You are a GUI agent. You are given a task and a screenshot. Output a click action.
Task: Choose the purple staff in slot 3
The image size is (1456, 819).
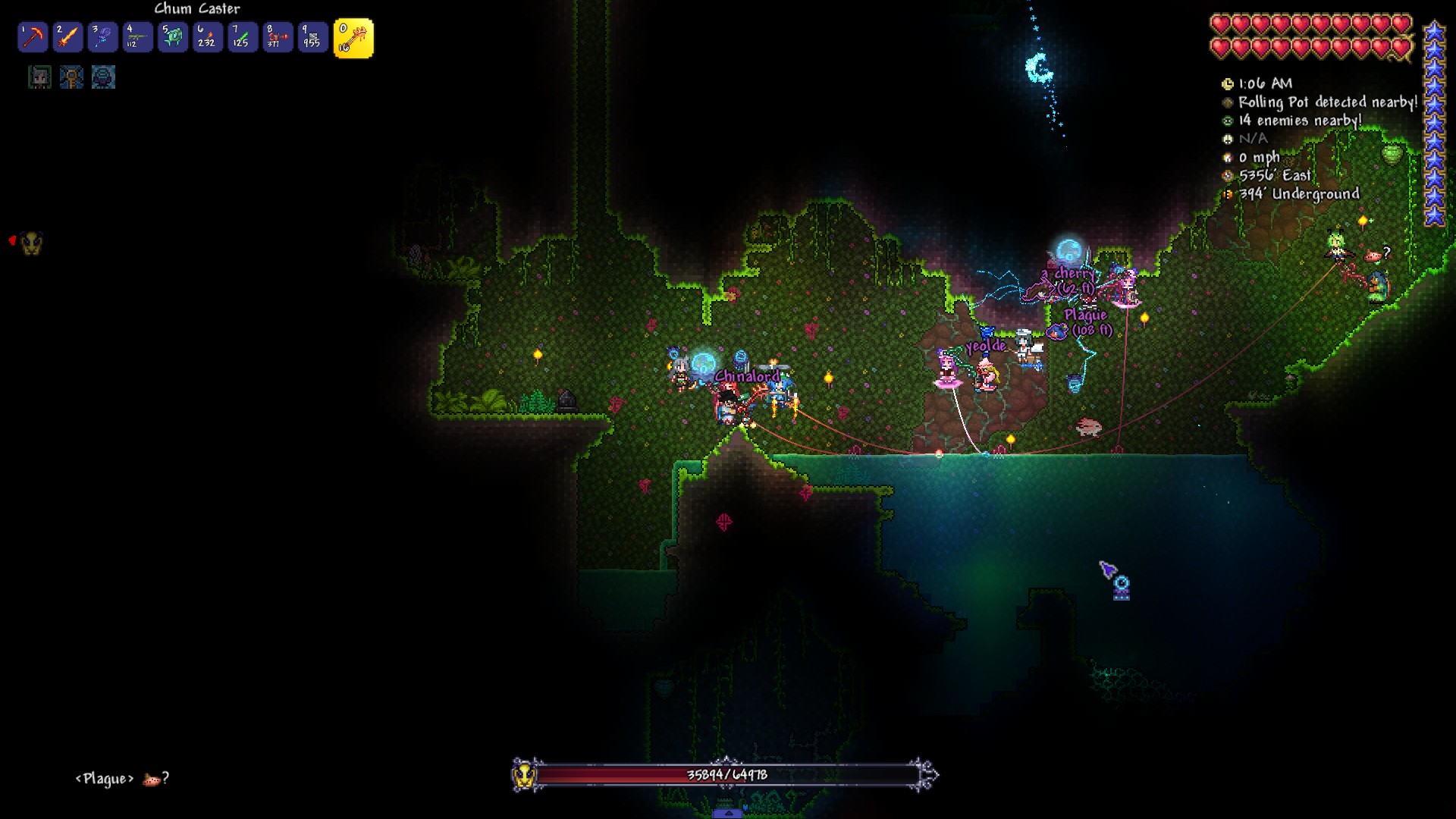pyautogui.click(x=102, y=38)
